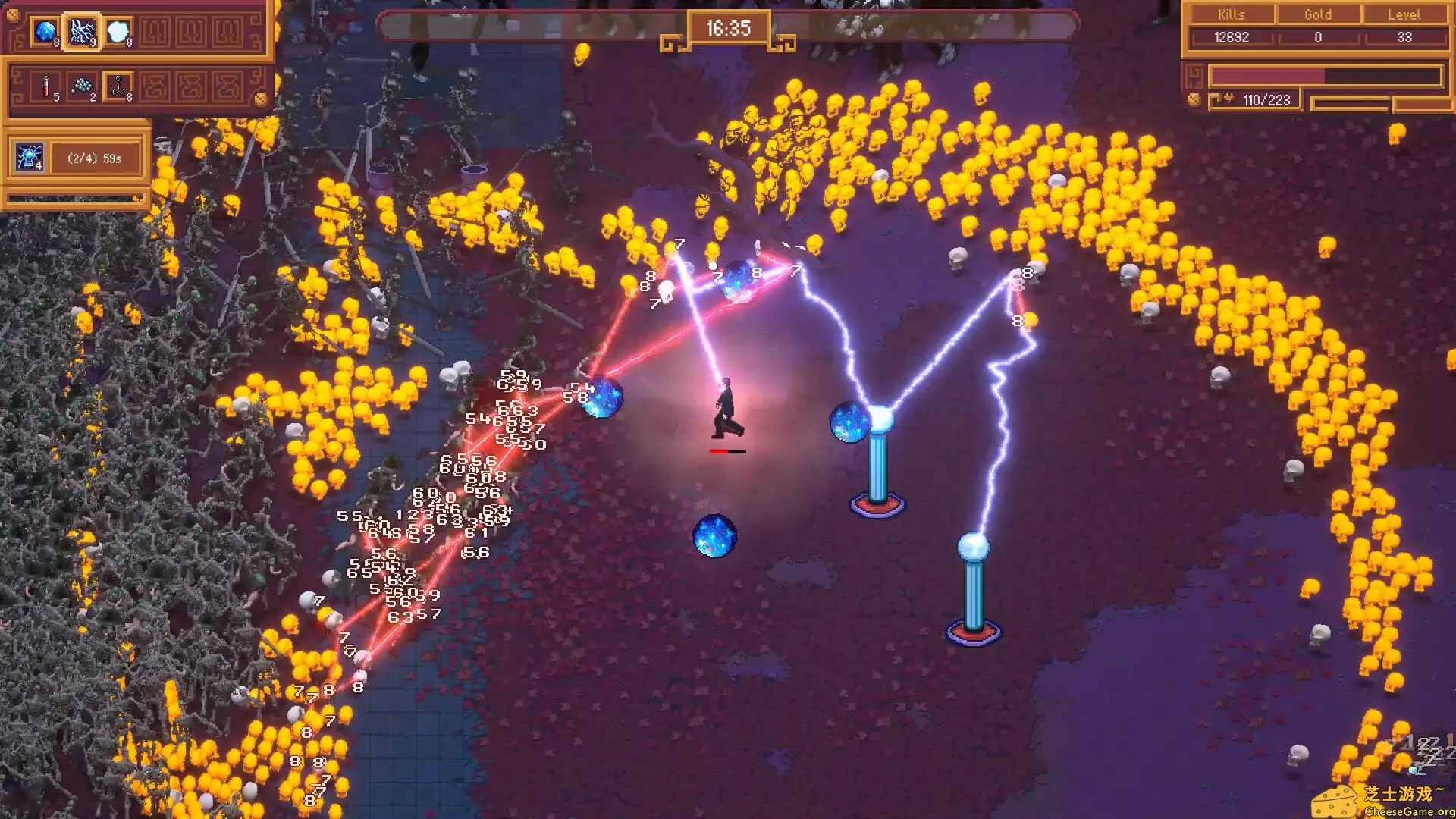The height and width of the screenshot is (819, 1456).
Task: Select the white snowball weapon icon
Action: click(118, 32)
